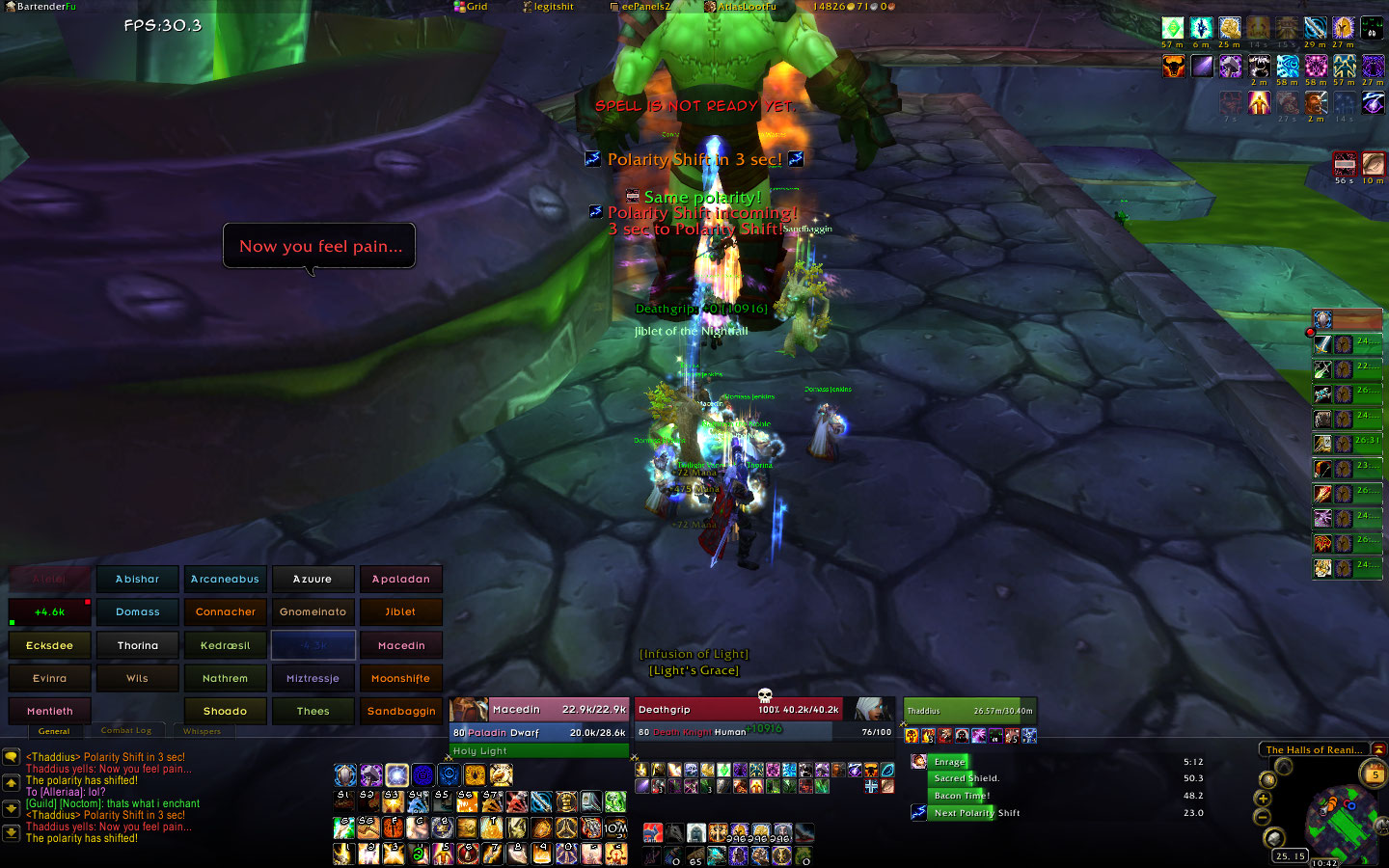The width and height of the screenshot is (1389, 868).
Task: Select Moonshifte in the raid grid
Action: point(401,678)
